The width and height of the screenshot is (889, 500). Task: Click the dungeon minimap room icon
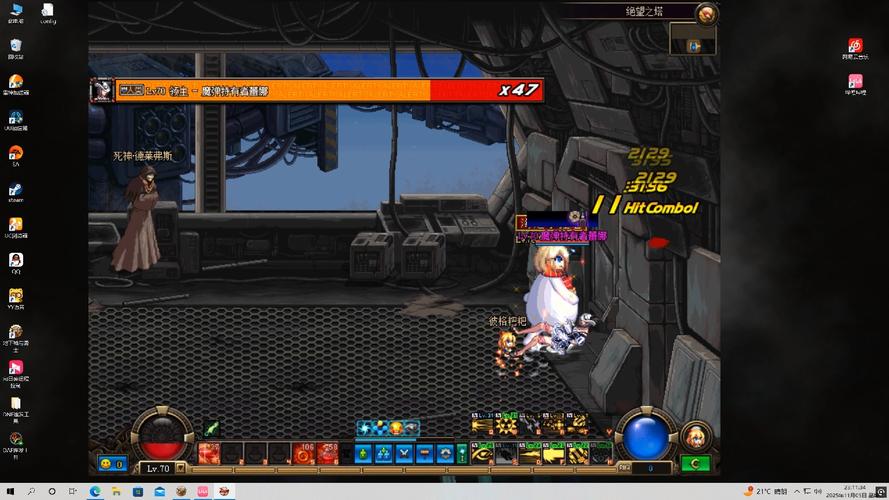coord(694,45)
